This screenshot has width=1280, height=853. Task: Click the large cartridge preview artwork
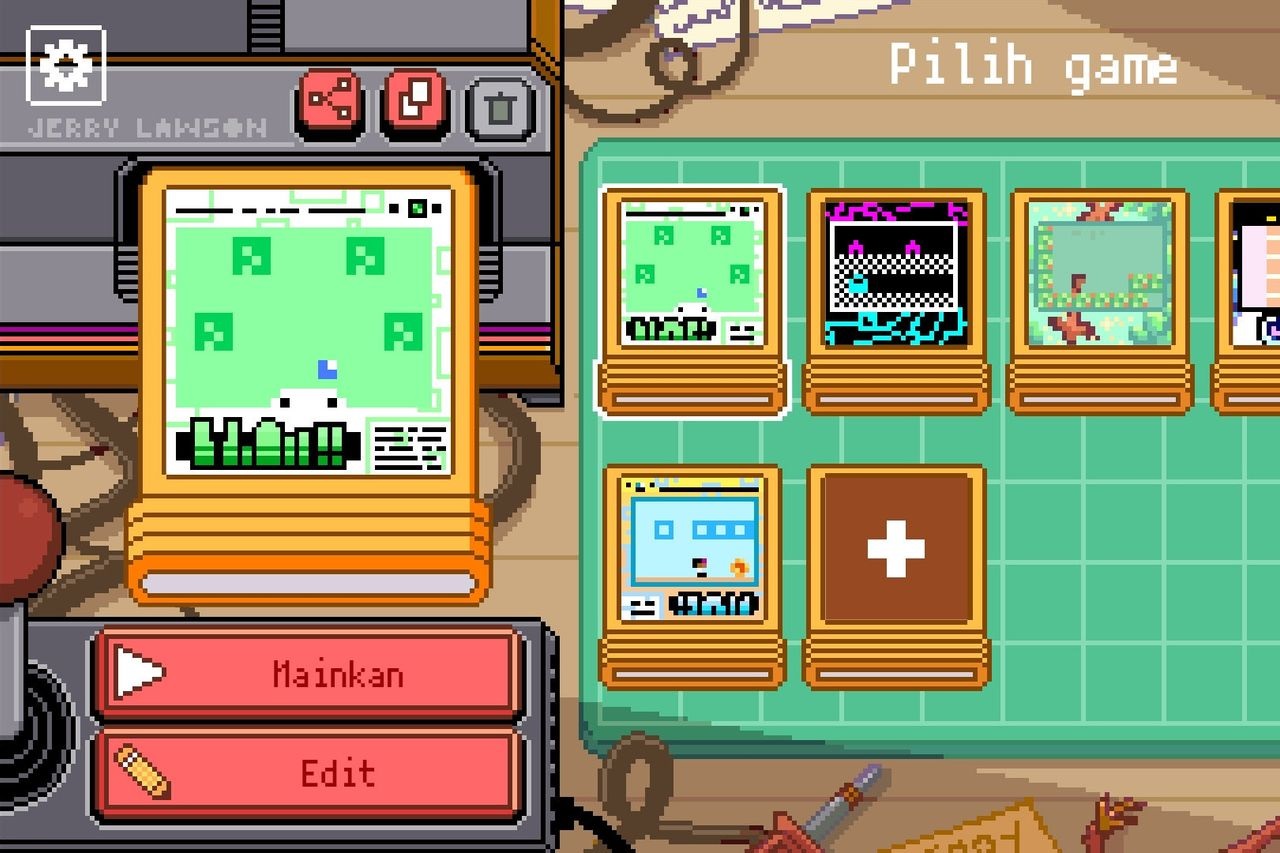(x=308, y=330)
